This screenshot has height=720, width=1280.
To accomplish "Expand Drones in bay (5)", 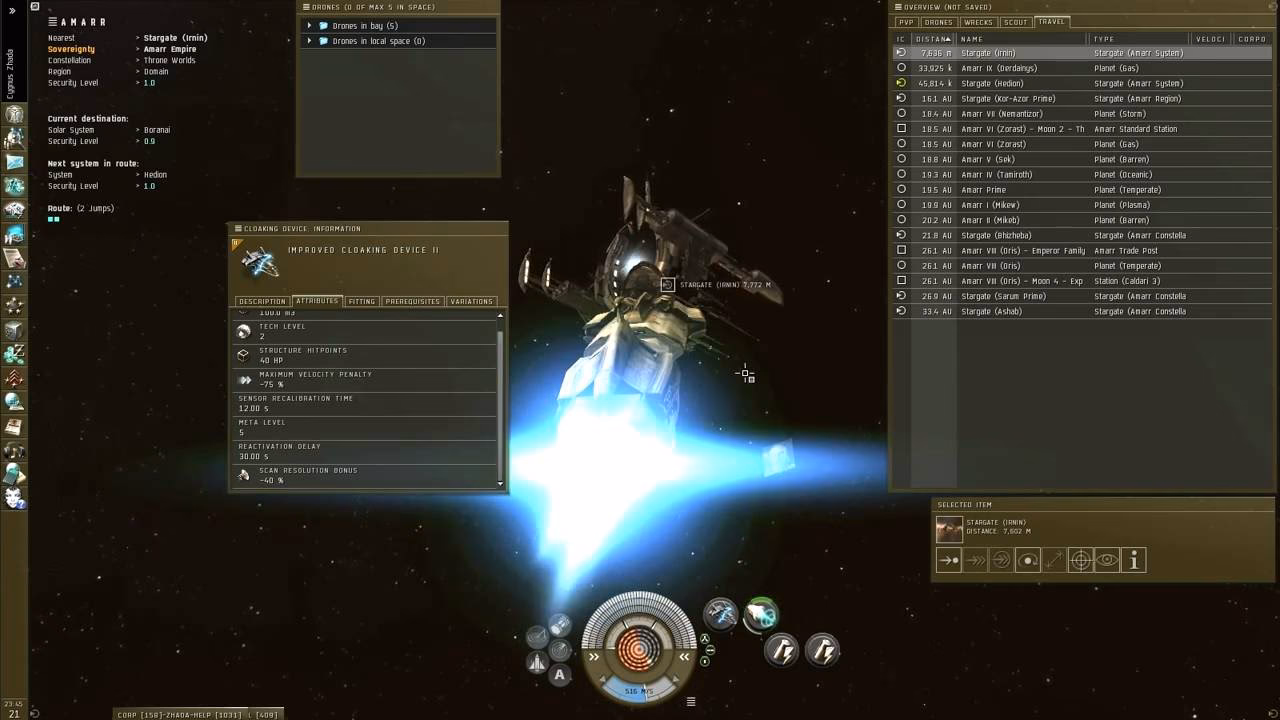I will point(310,26).
